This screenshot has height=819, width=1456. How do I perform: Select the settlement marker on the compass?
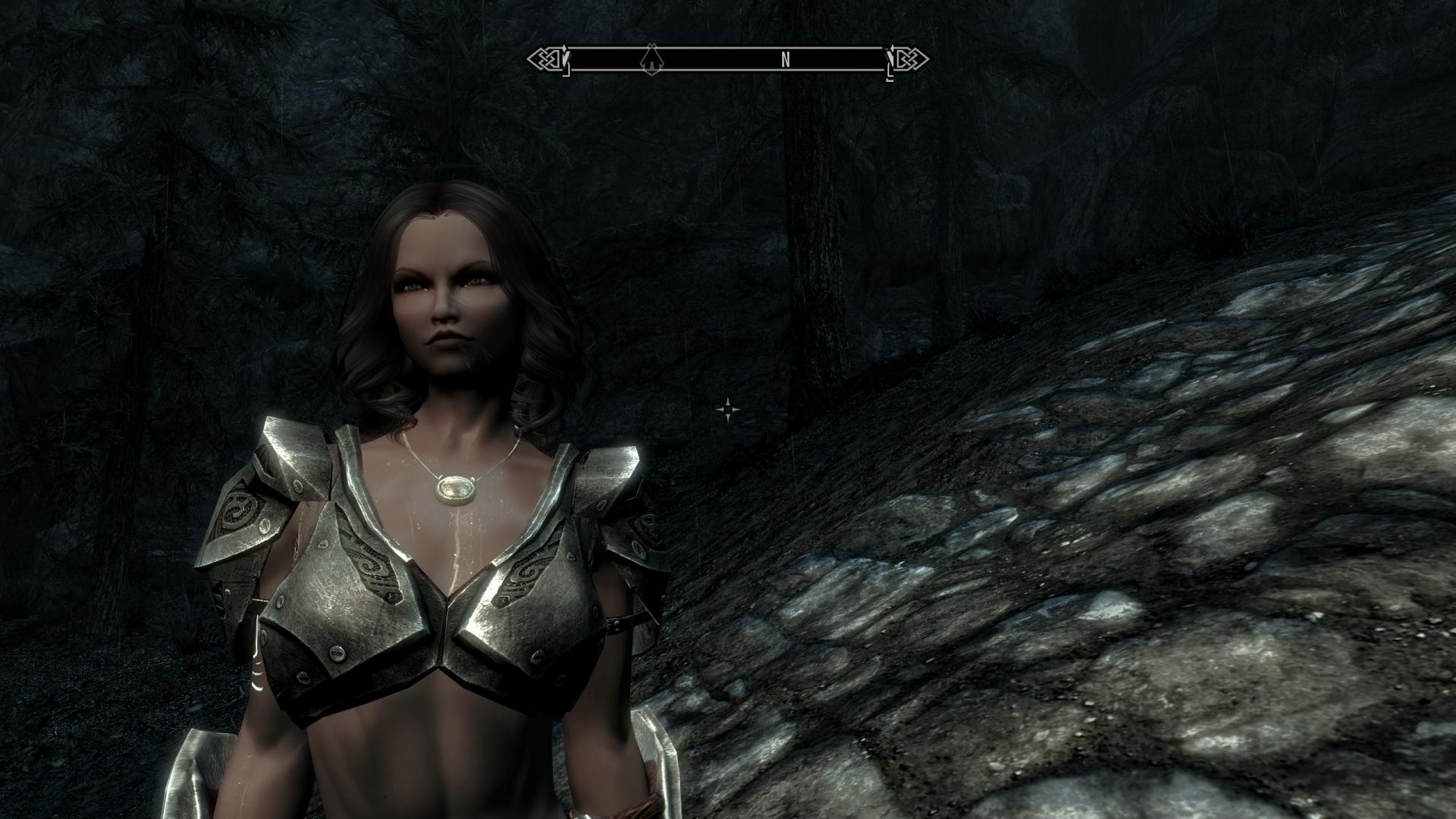pos(651,58)
